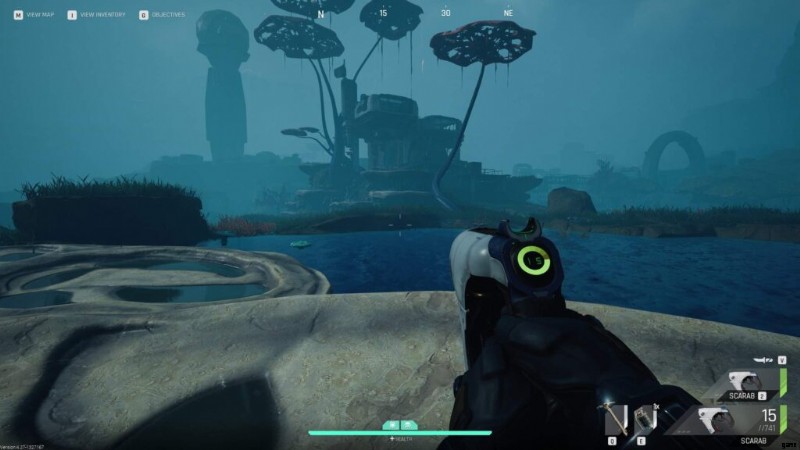Open the View Map option

click(28, 15)
